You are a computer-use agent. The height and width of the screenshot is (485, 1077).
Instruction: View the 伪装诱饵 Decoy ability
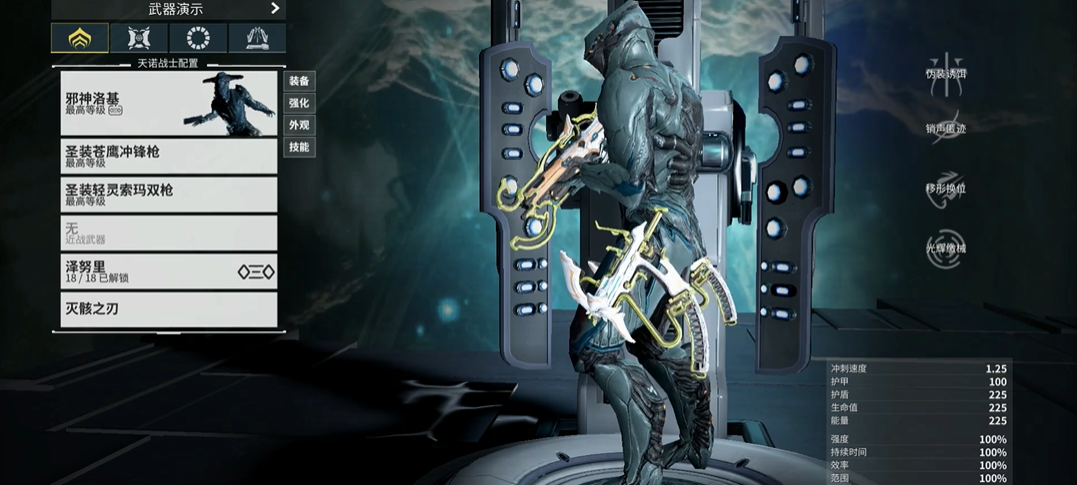[x=945, y=73]
